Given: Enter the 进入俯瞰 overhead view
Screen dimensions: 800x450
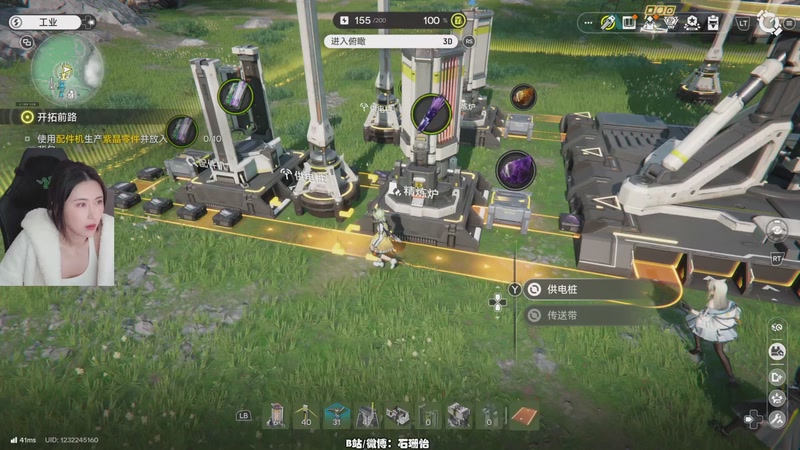Looking at the screenshot, I should [x=392, y=42].
